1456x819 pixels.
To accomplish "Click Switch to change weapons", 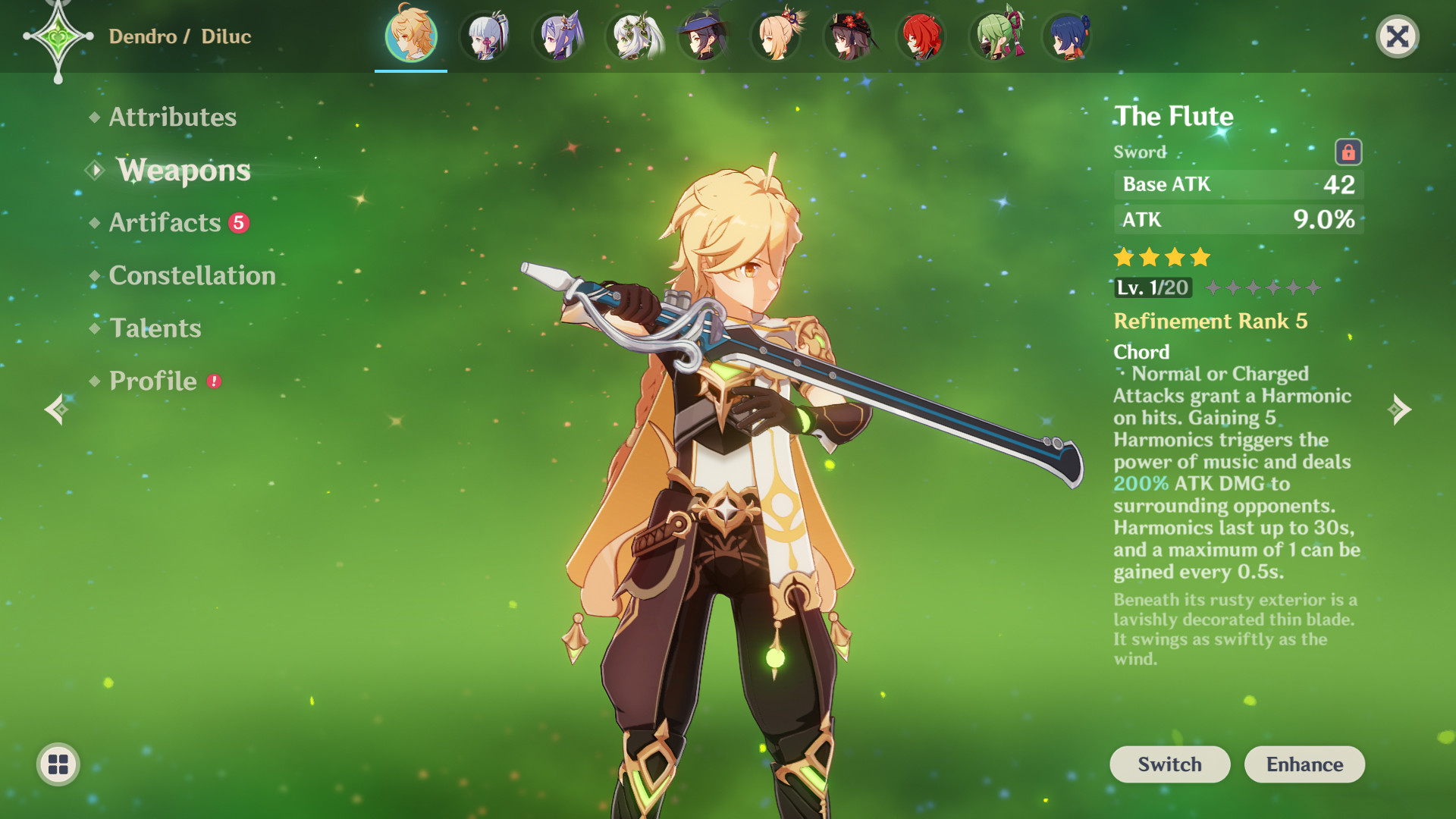I will 1169,764.
